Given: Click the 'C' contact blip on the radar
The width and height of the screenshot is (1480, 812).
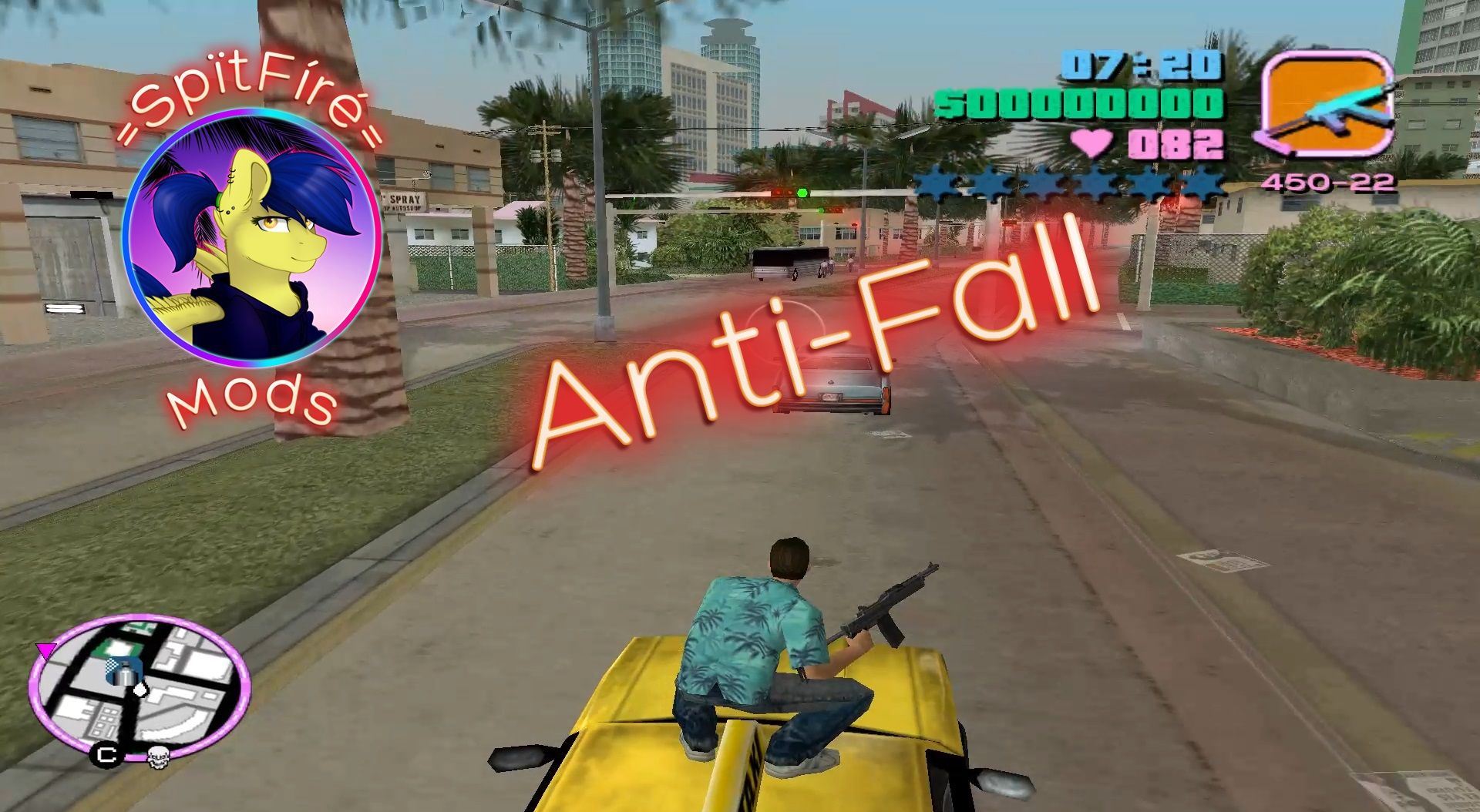Looking at the screenshot, I should pyautogui.click(x=106, y=755).
